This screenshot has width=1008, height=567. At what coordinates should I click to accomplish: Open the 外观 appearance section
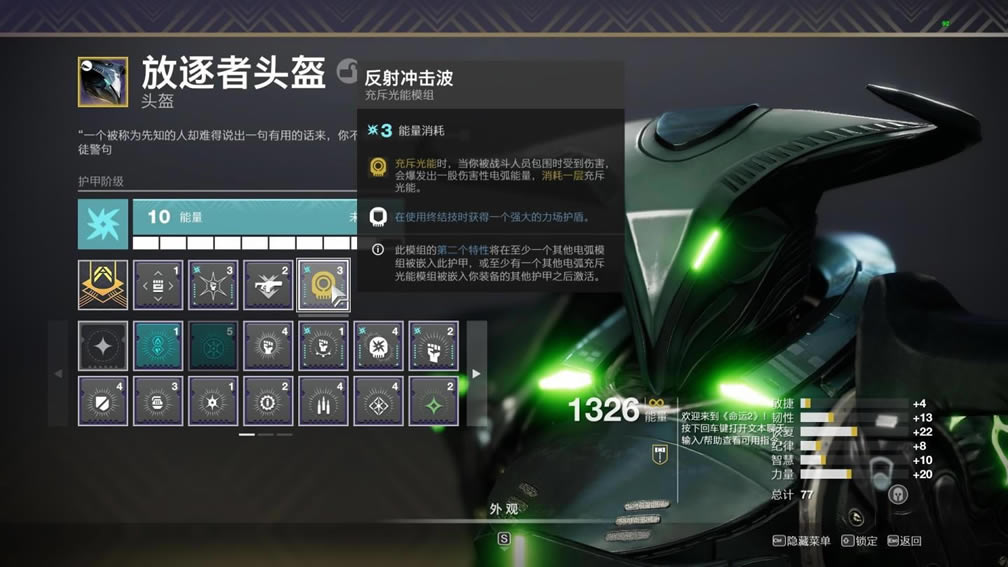pyautogui.click(x=504, y=509)
